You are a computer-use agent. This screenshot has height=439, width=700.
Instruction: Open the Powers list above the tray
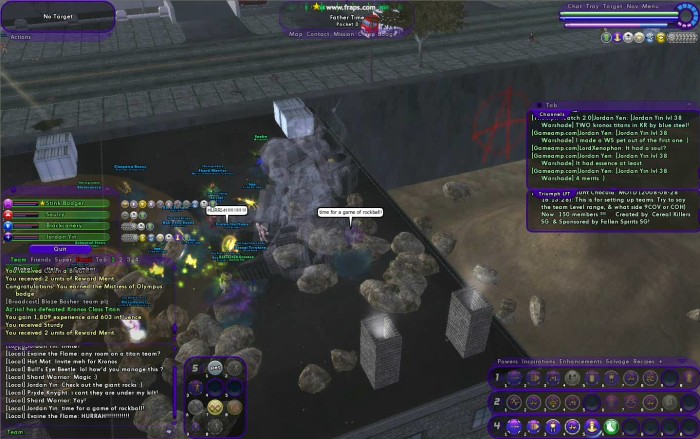(x=509, y=360)
